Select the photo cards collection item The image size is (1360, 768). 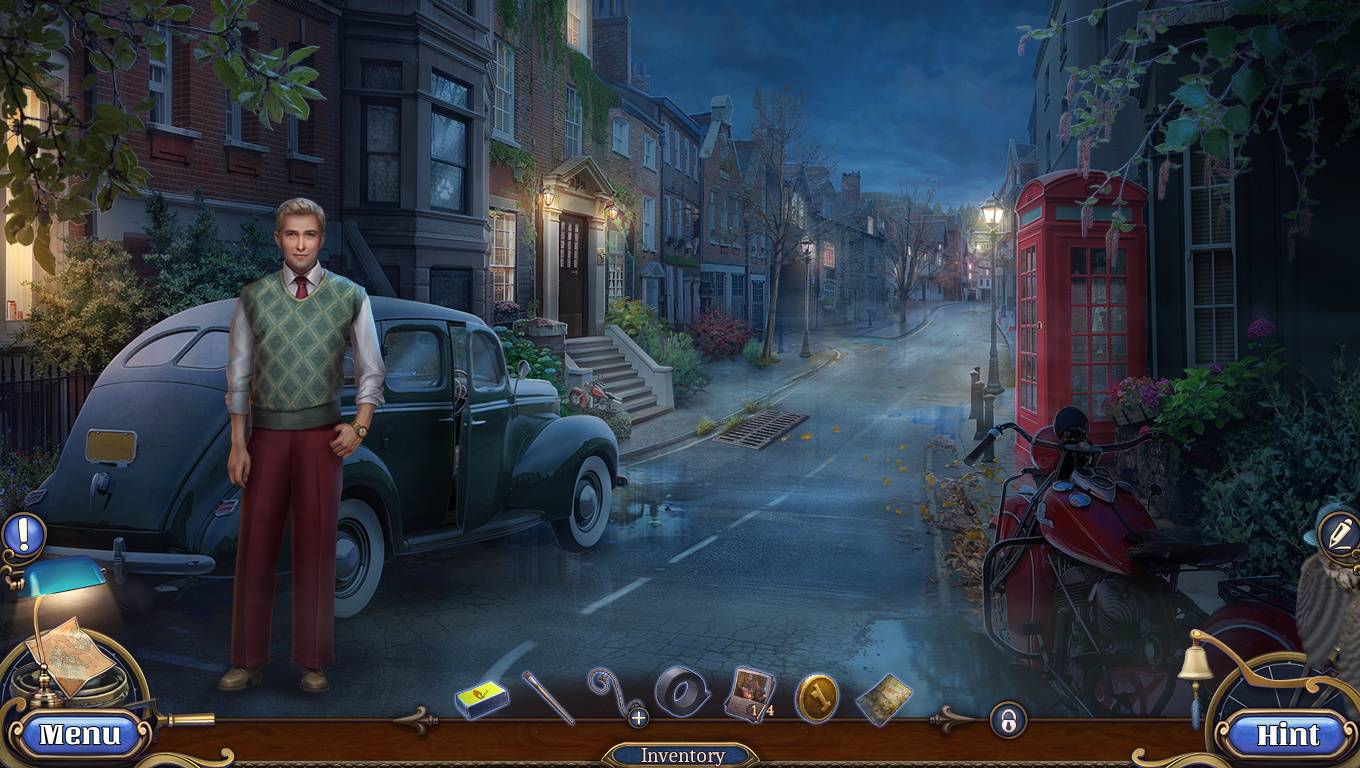coord(749,693)
